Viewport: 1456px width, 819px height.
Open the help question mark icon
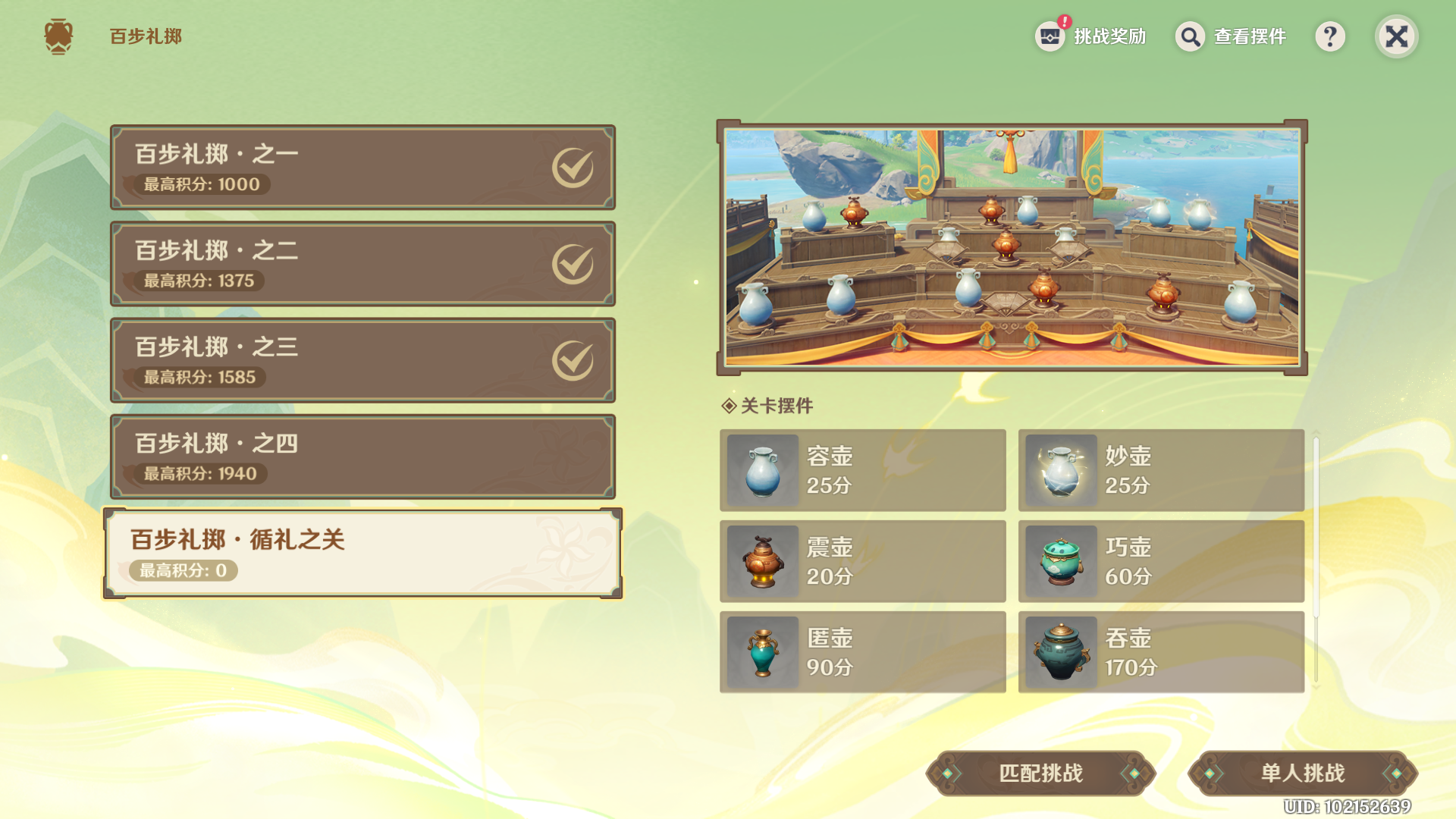1330,36
